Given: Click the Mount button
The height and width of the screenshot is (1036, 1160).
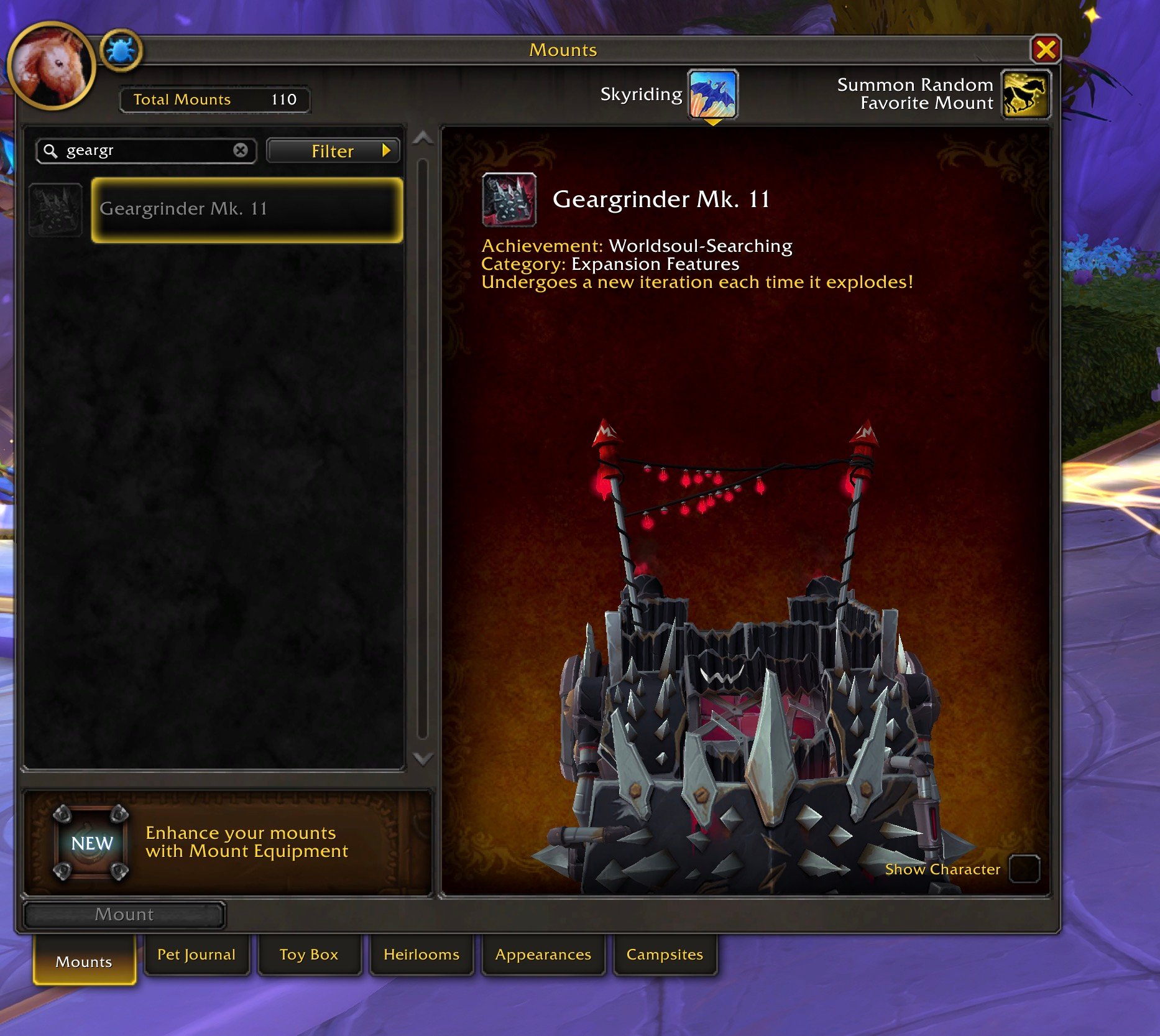Looking at the screenshot, I should 124,915.
